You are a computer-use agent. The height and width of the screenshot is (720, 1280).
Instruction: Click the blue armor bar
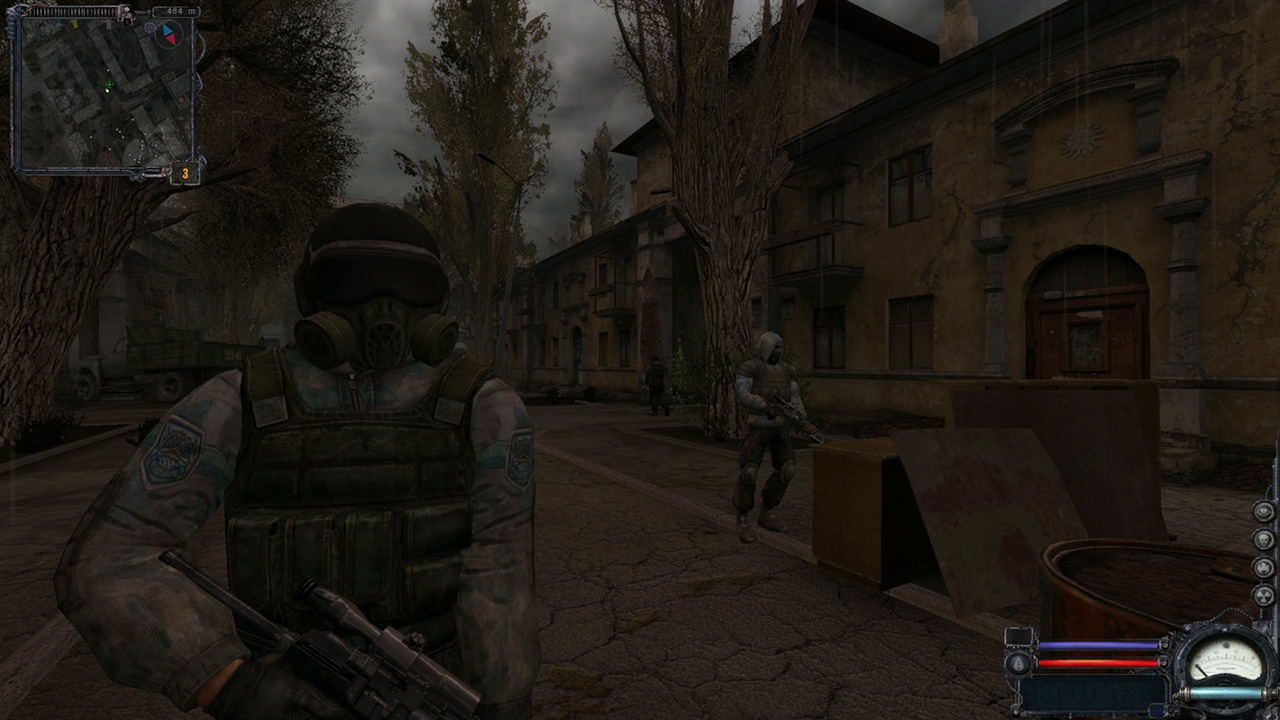click(1098, 645)
